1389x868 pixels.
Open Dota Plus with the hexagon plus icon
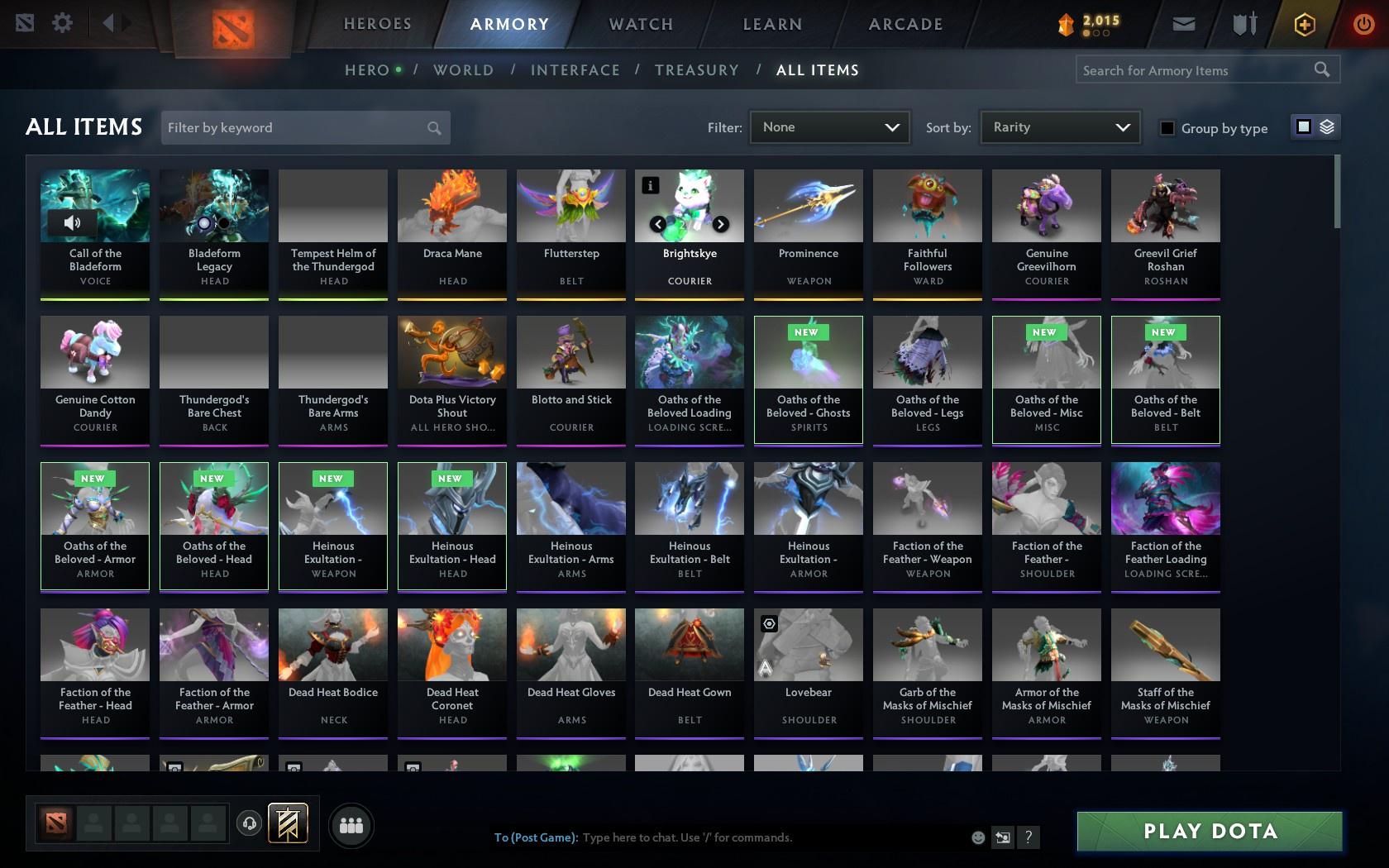pyautogui.click(x=1305, y=24)
